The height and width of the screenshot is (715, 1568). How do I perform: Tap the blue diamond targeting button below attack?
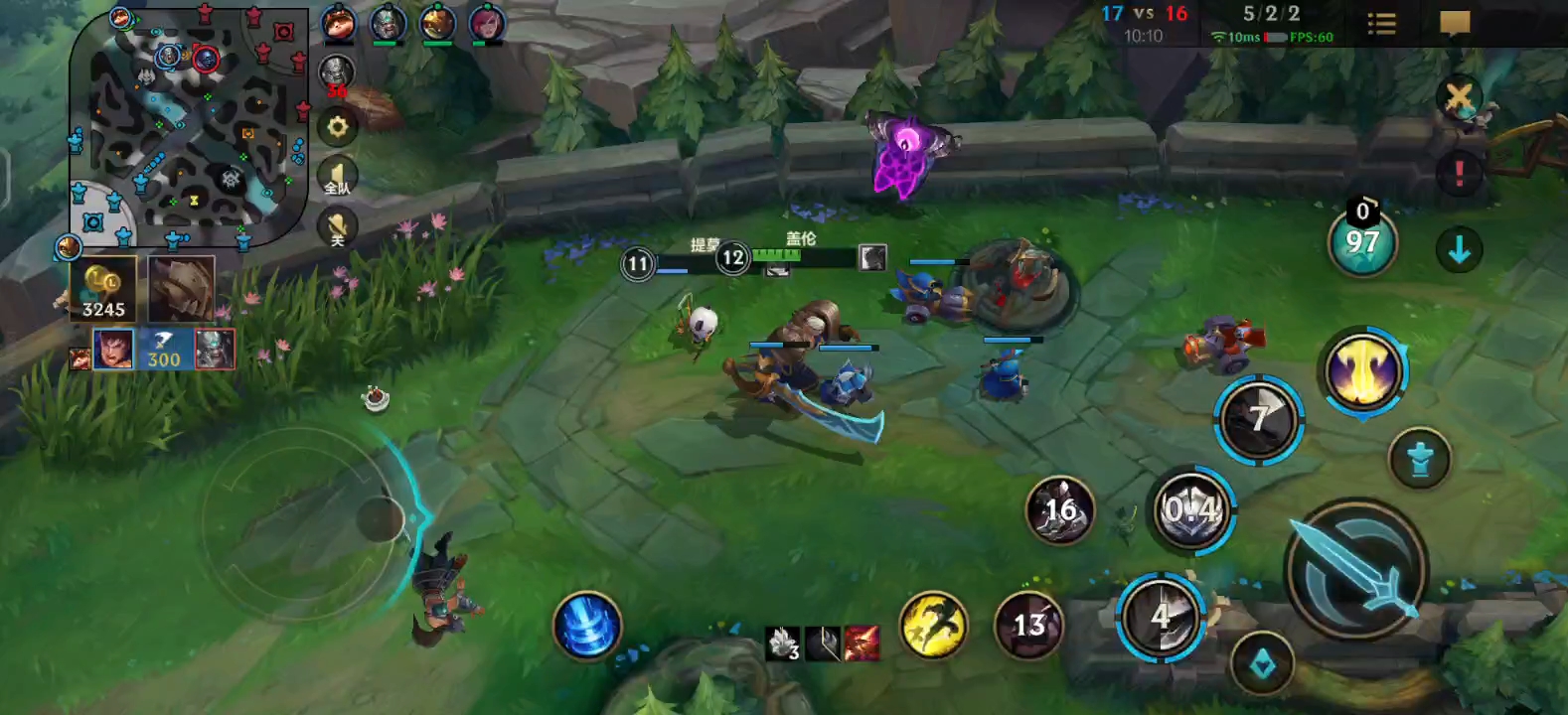tap(1263, 663)
